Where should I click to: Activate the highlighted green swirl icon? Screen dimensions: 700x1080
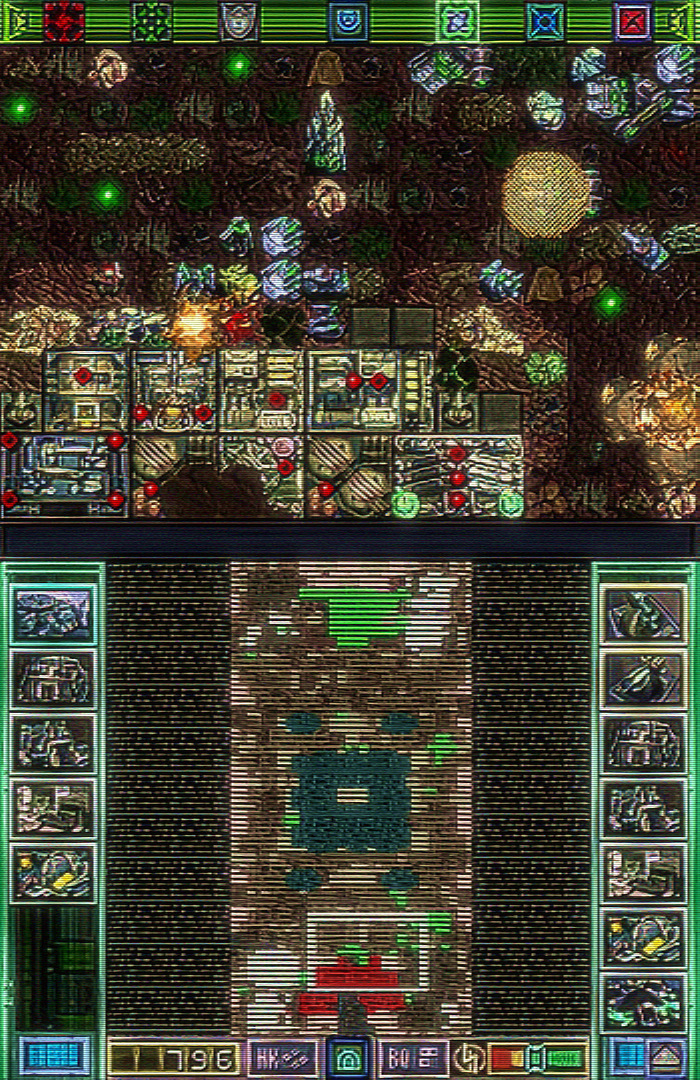pos(457,21)
